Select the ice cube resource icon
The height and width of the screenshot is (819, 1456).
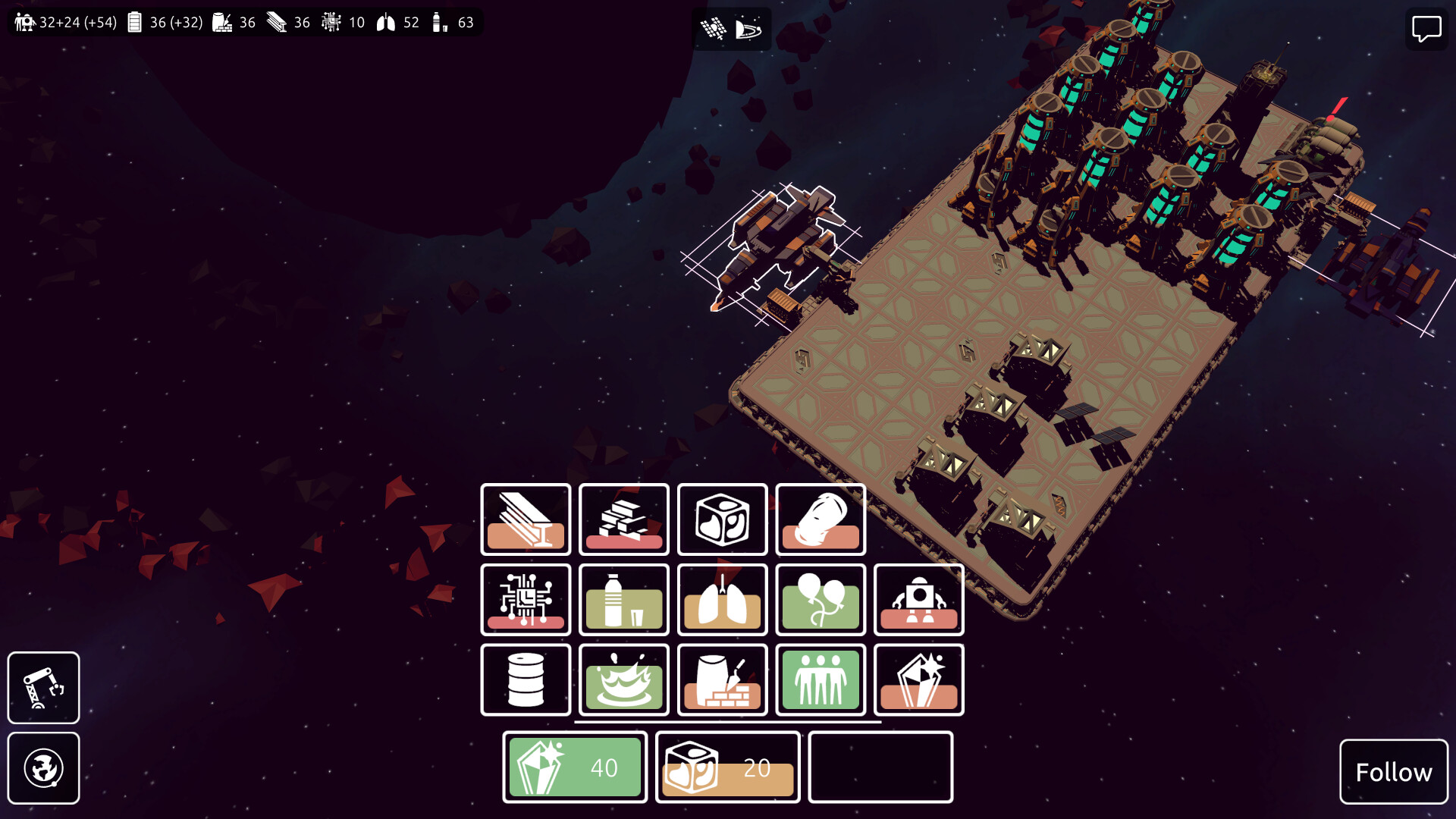click(722, 519)
